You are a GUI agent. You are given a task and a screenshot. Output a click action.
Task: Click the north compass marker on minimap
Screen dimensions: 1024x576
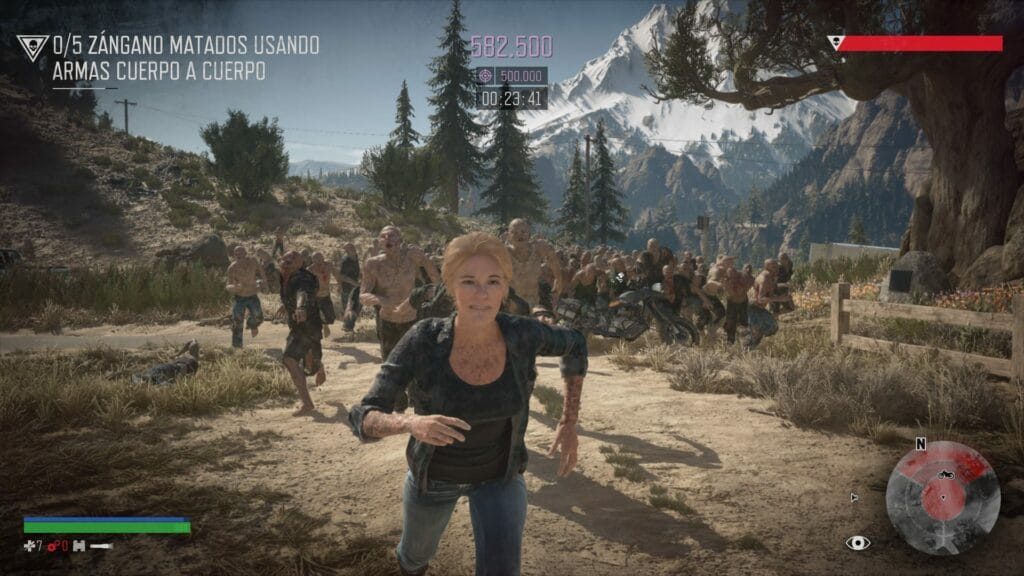[x=920, y=444]
